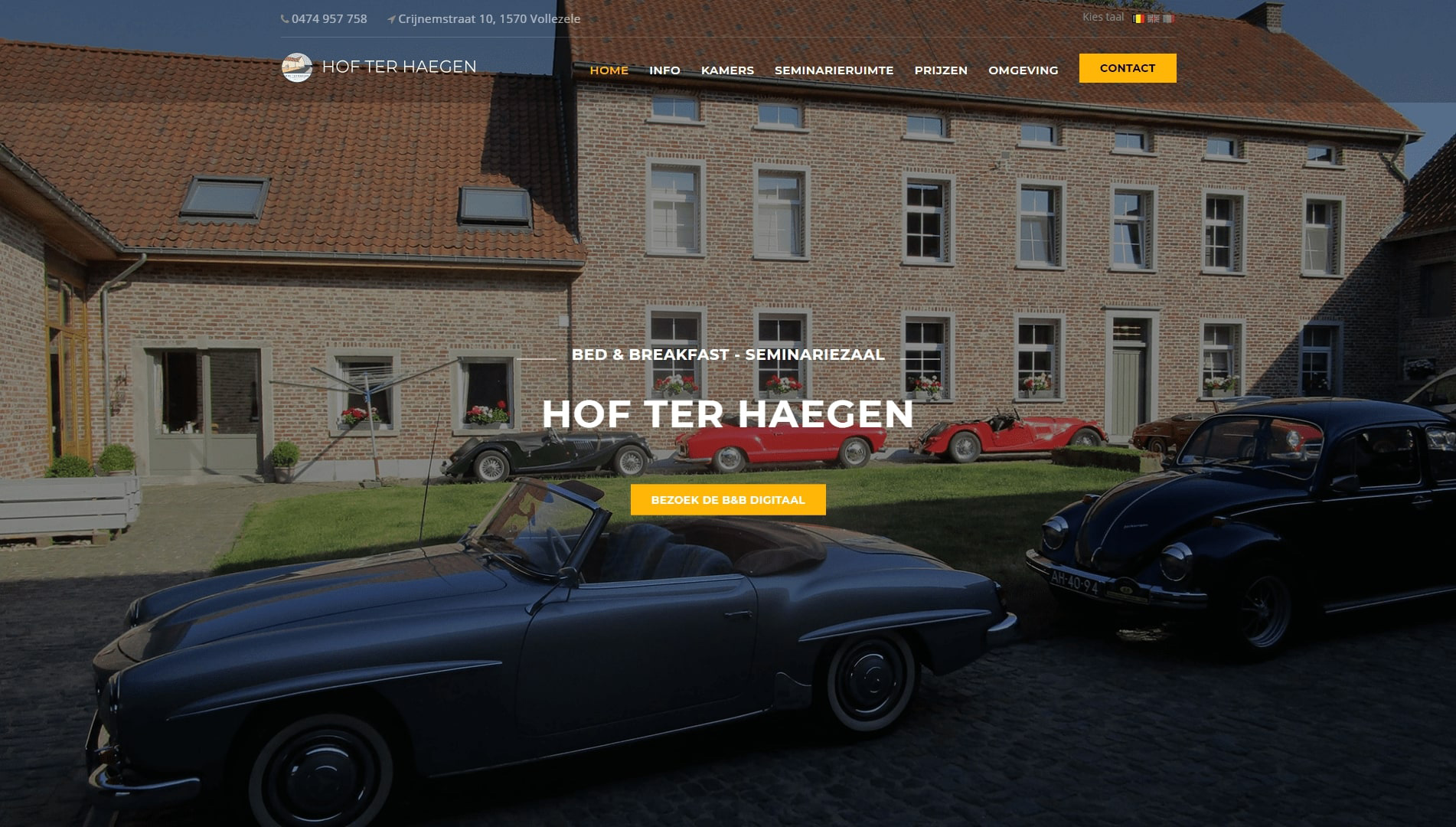Open the Crijnemstraat 10 address link
1456x827 pixels.
coord(488,19)
